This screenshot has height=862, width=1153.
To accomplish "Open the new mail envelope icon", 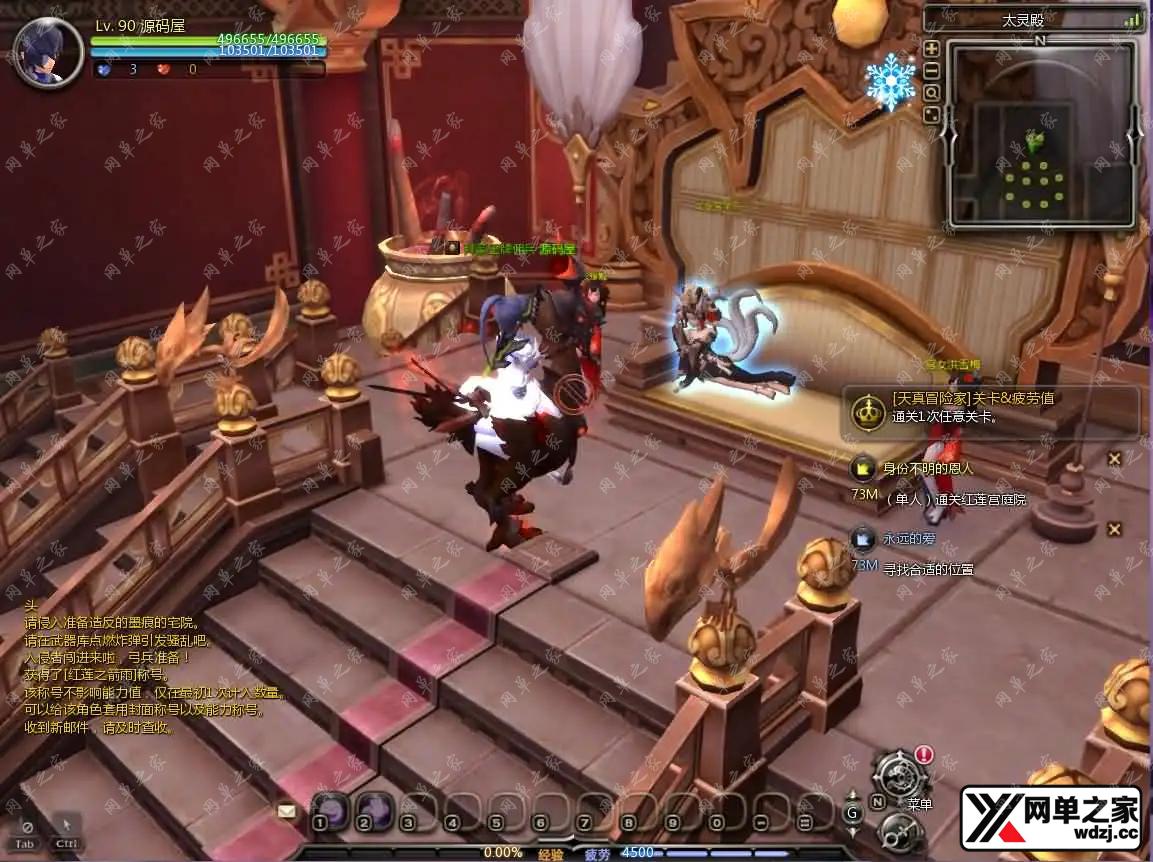I will point(288,811).
